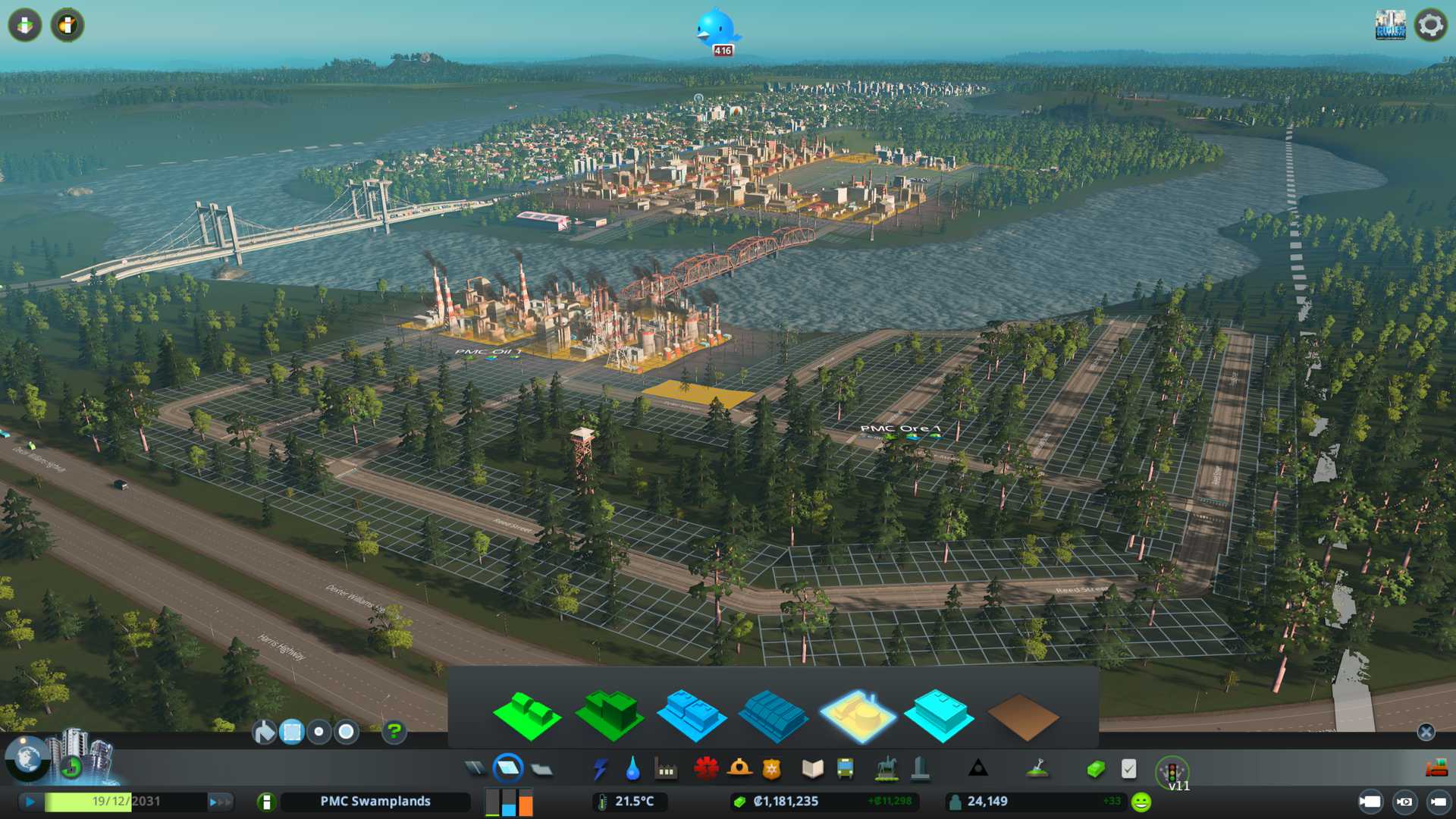Viewport: 1456px width, 819px height.
Task: Choose the cyan office zone
Action: pos(939,715)
